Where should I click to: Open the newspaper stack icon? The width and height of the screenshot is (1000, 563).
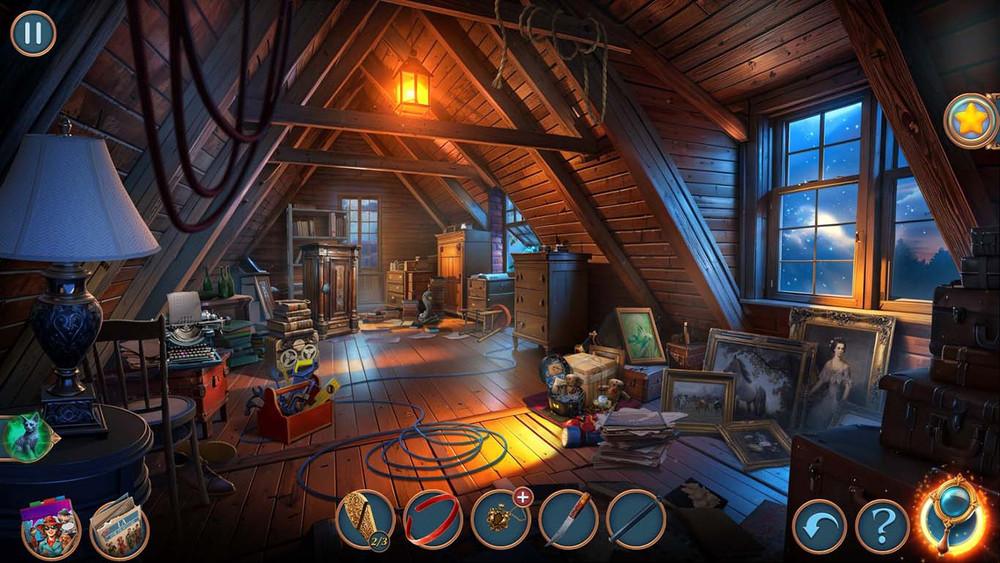tap(119, 527)
